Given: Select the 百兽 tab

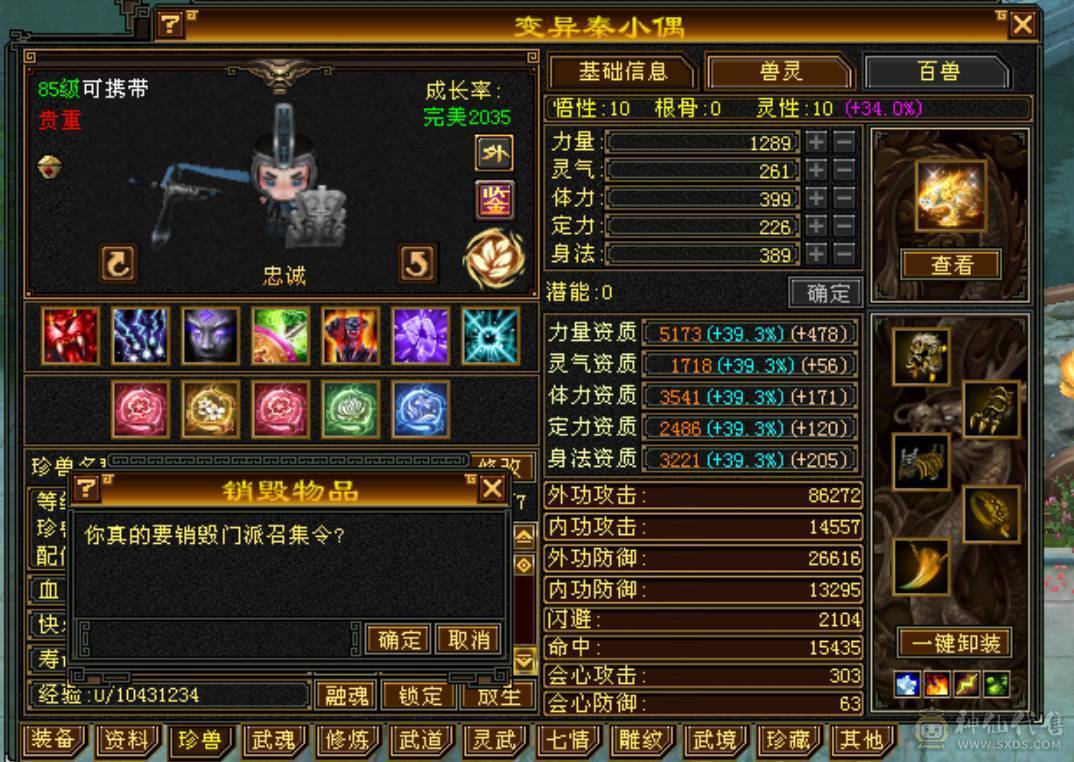Looking at the screenshot, I should click(937, 72).
